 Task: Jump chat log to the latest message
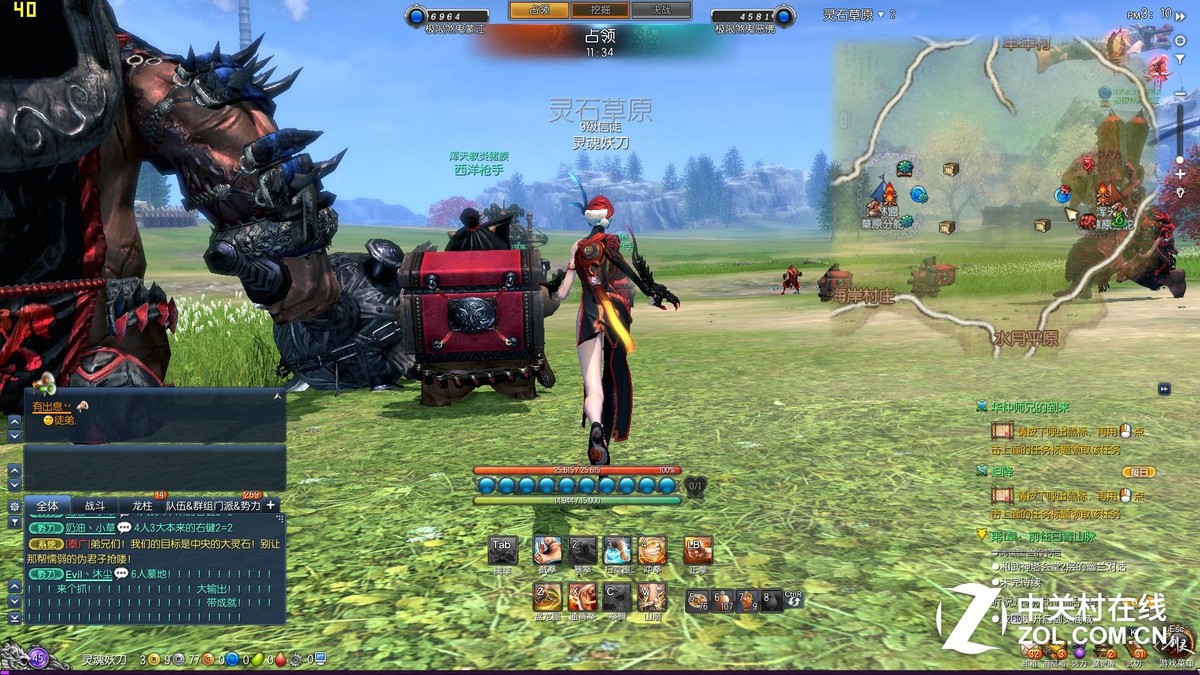point(14,618)
